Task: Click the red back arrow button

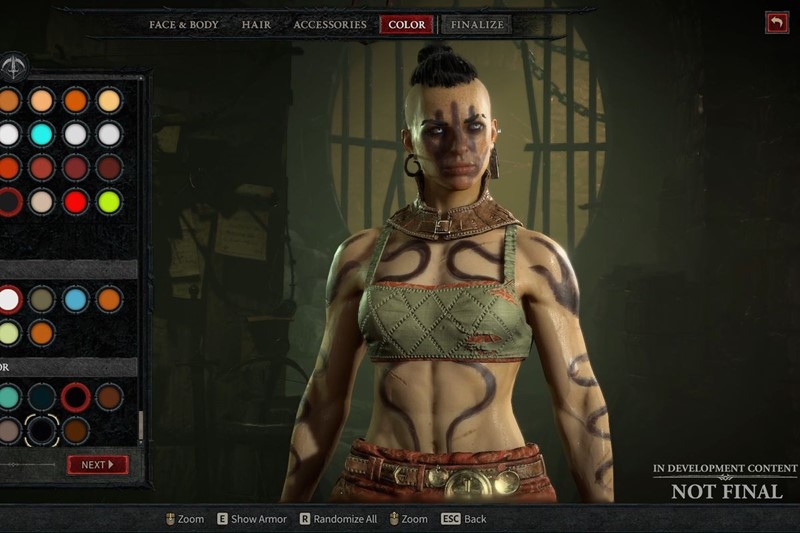Action: click(x=776, y=22)
